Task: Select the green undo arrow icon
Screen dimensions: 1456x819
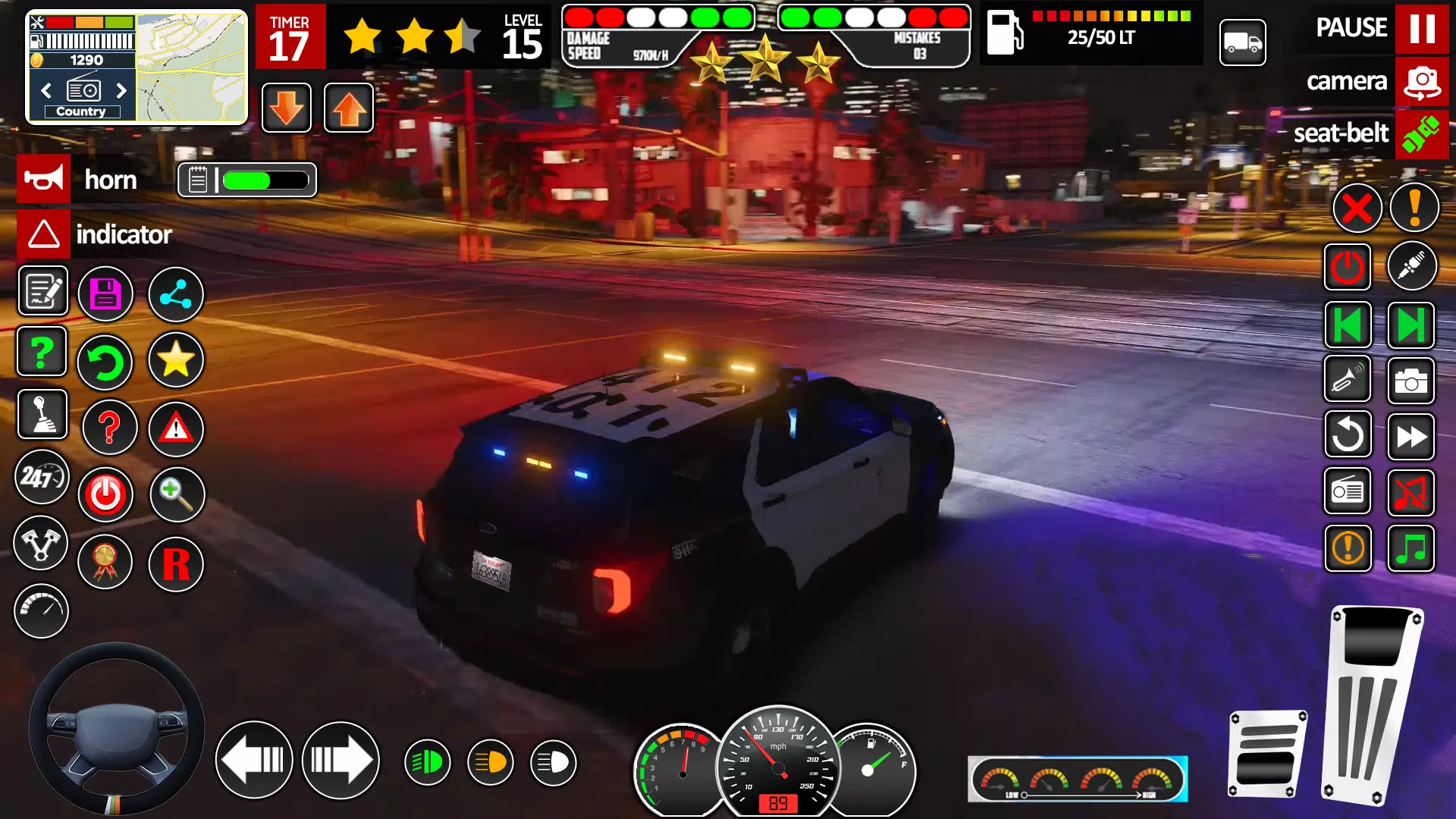Action: click(105, 362)
